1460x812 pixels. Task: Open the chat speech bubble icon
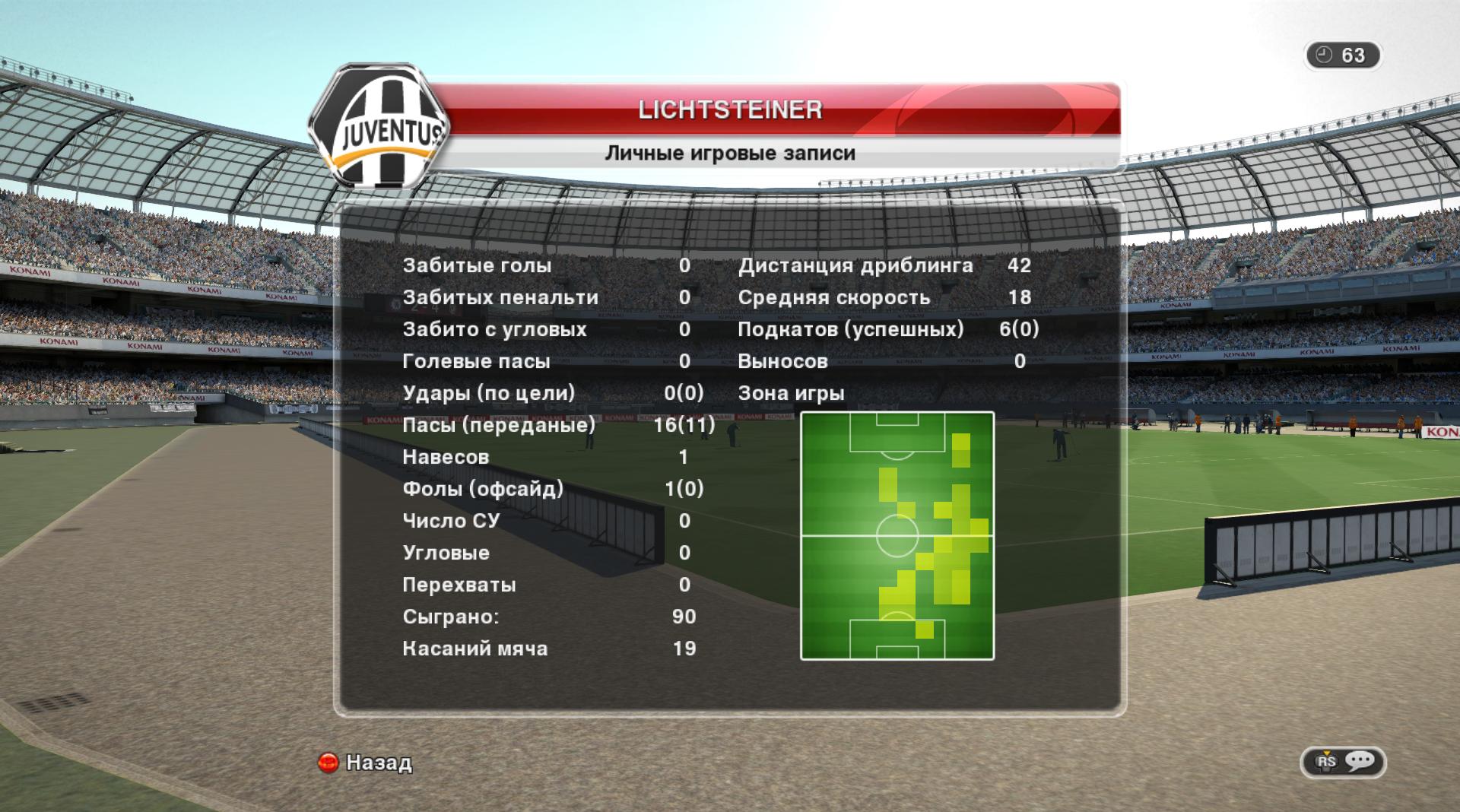[x=1360, y=761]
